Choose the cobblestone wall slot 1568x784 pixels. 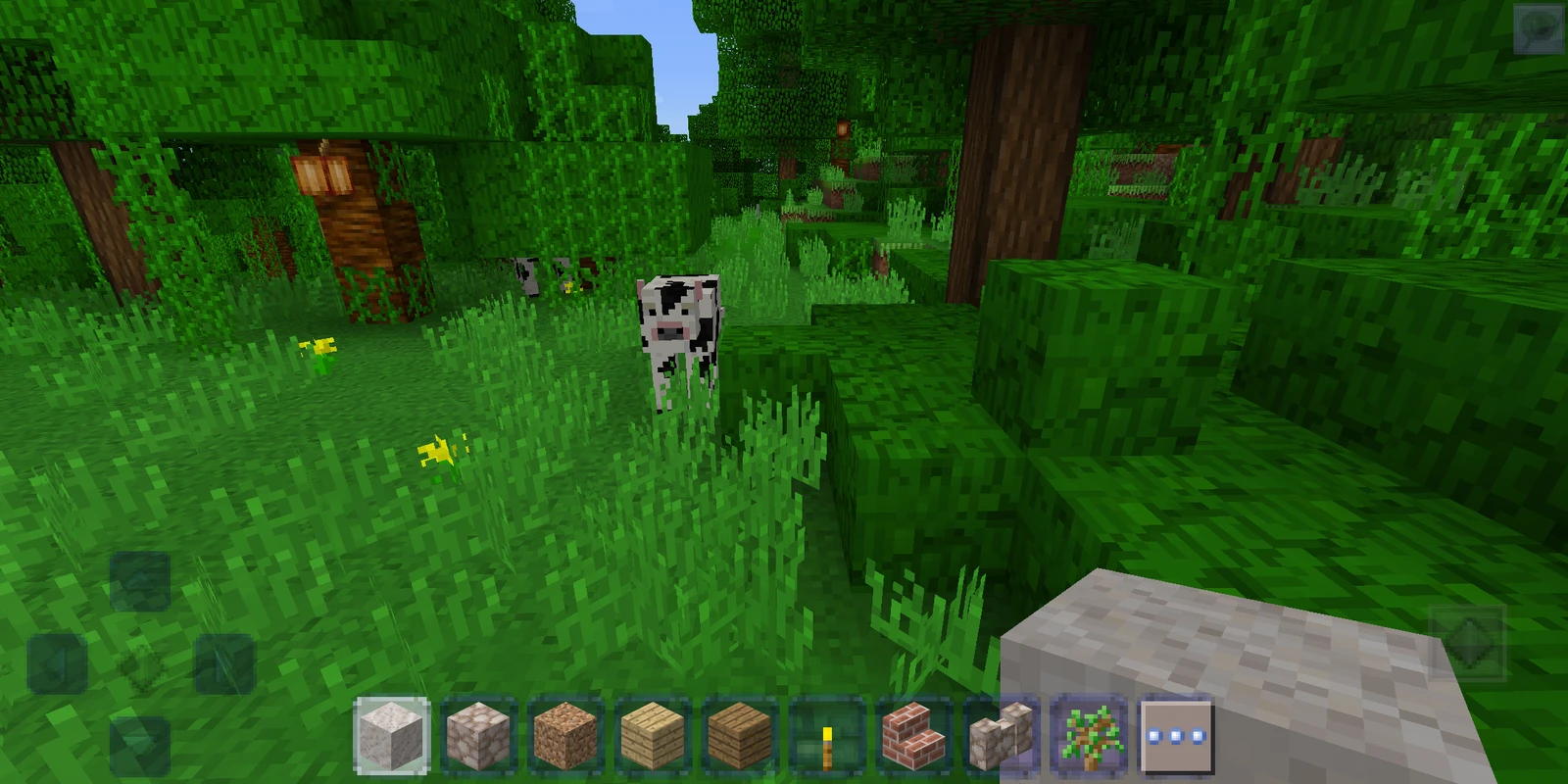click(1000, 736)
